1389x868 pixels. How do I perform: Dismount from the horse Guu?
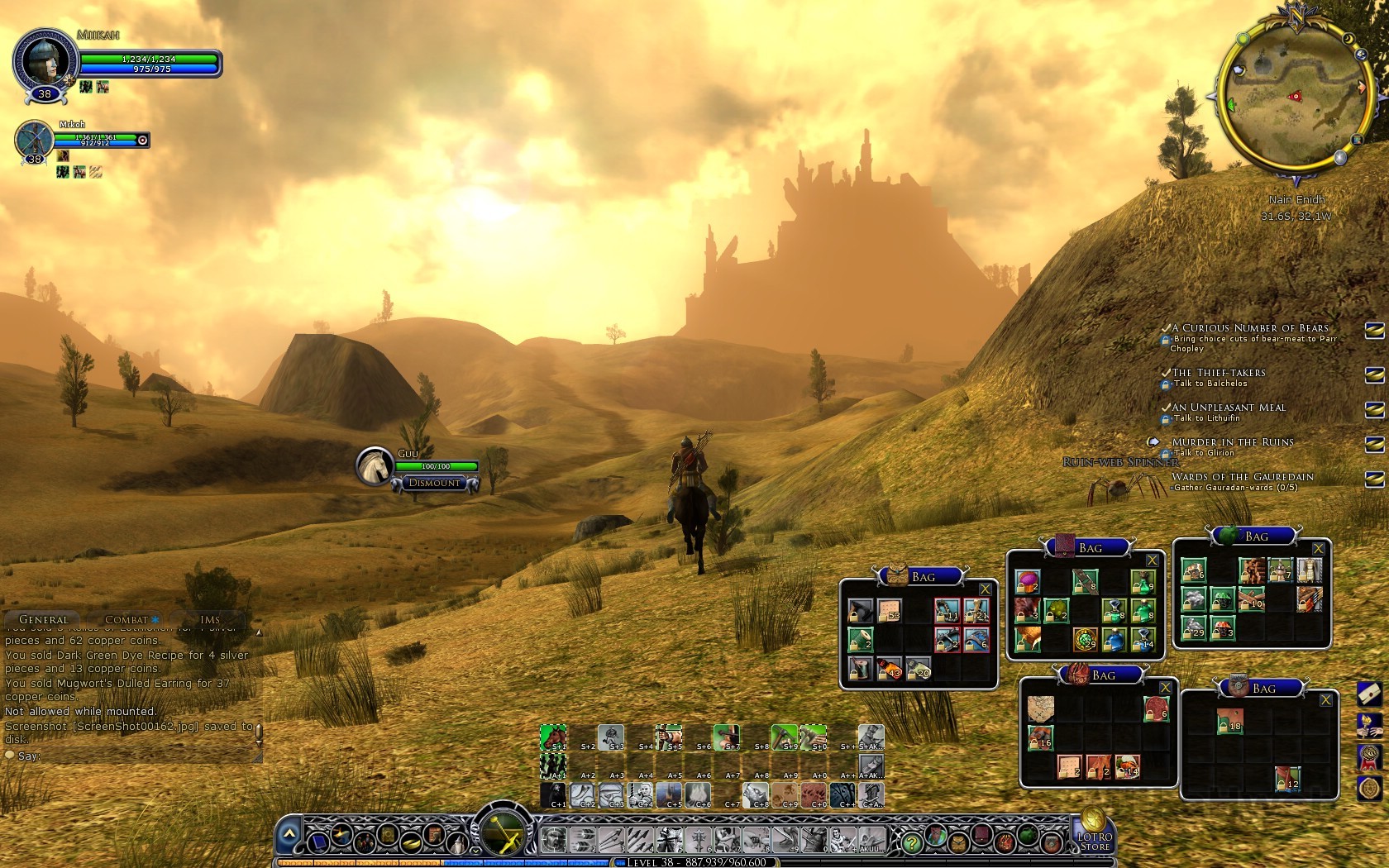click(435, 483)
